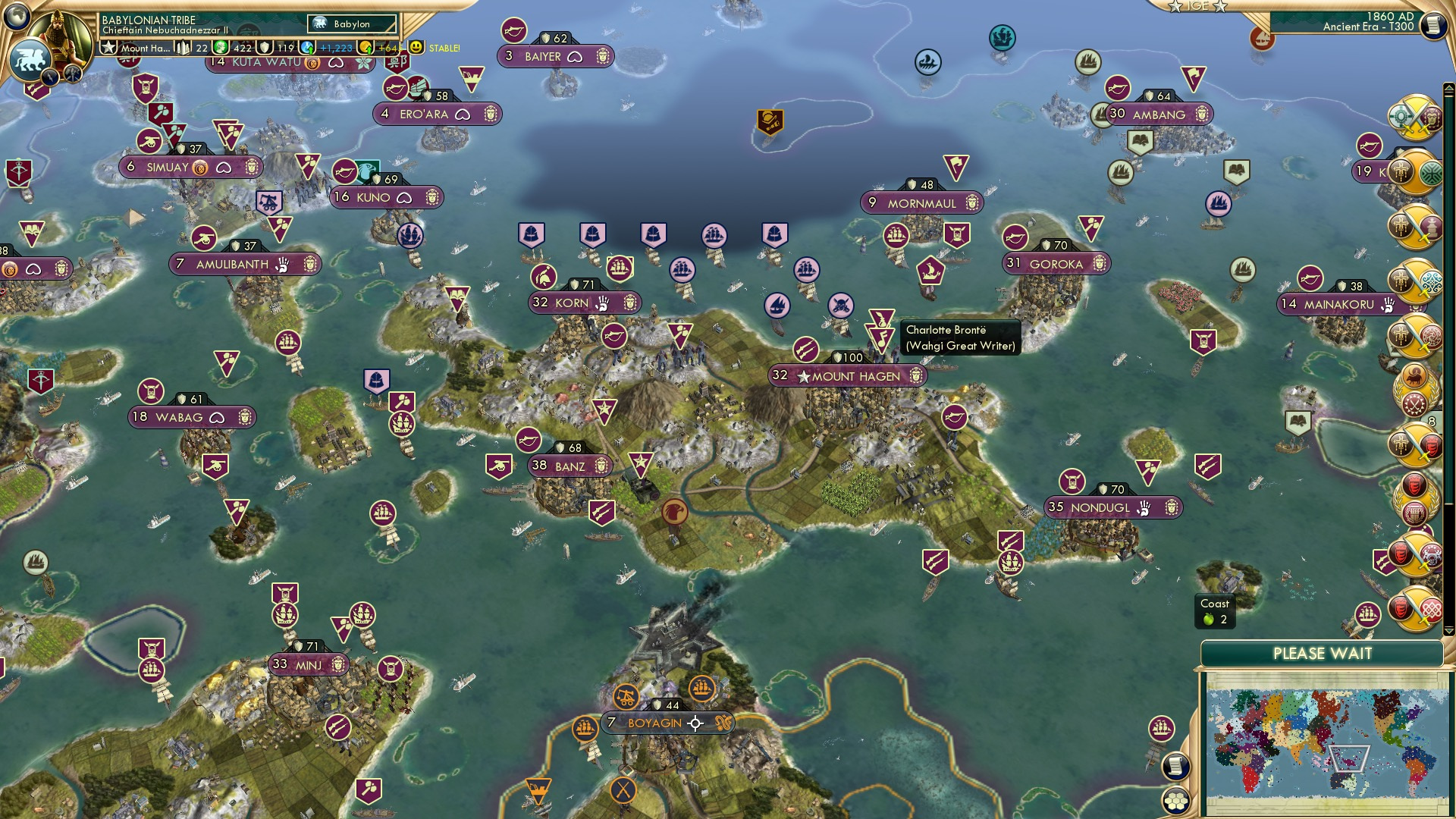1456x819 pixels.
Task: Open the Banz city banner
Action: 570,466
